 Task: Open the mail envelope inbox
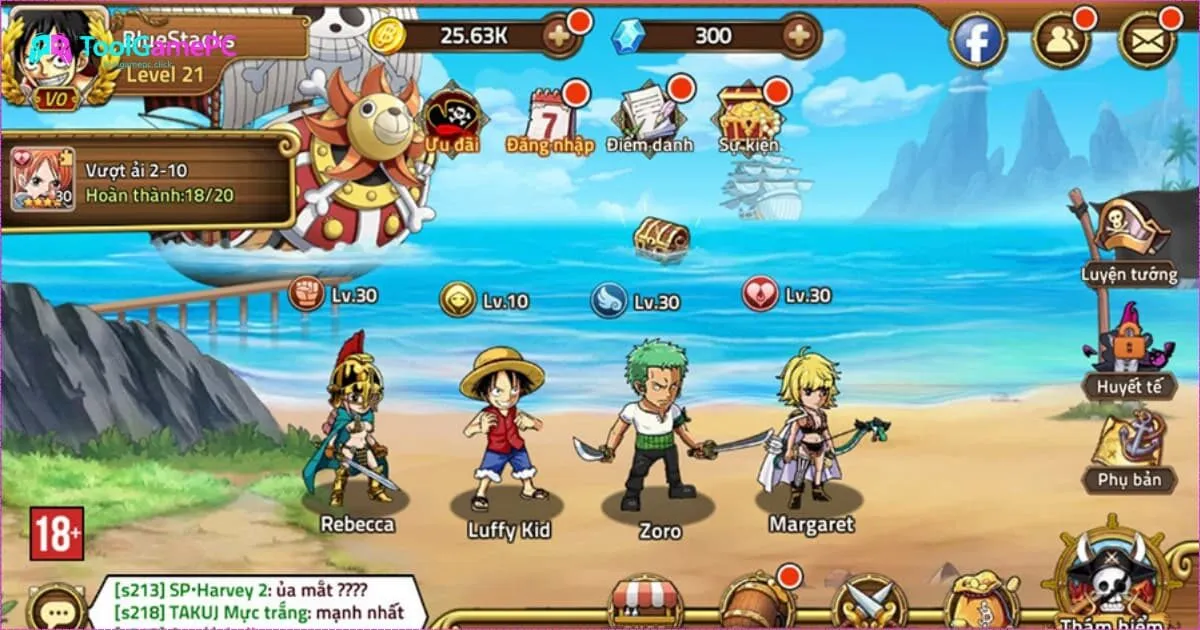1147,40
